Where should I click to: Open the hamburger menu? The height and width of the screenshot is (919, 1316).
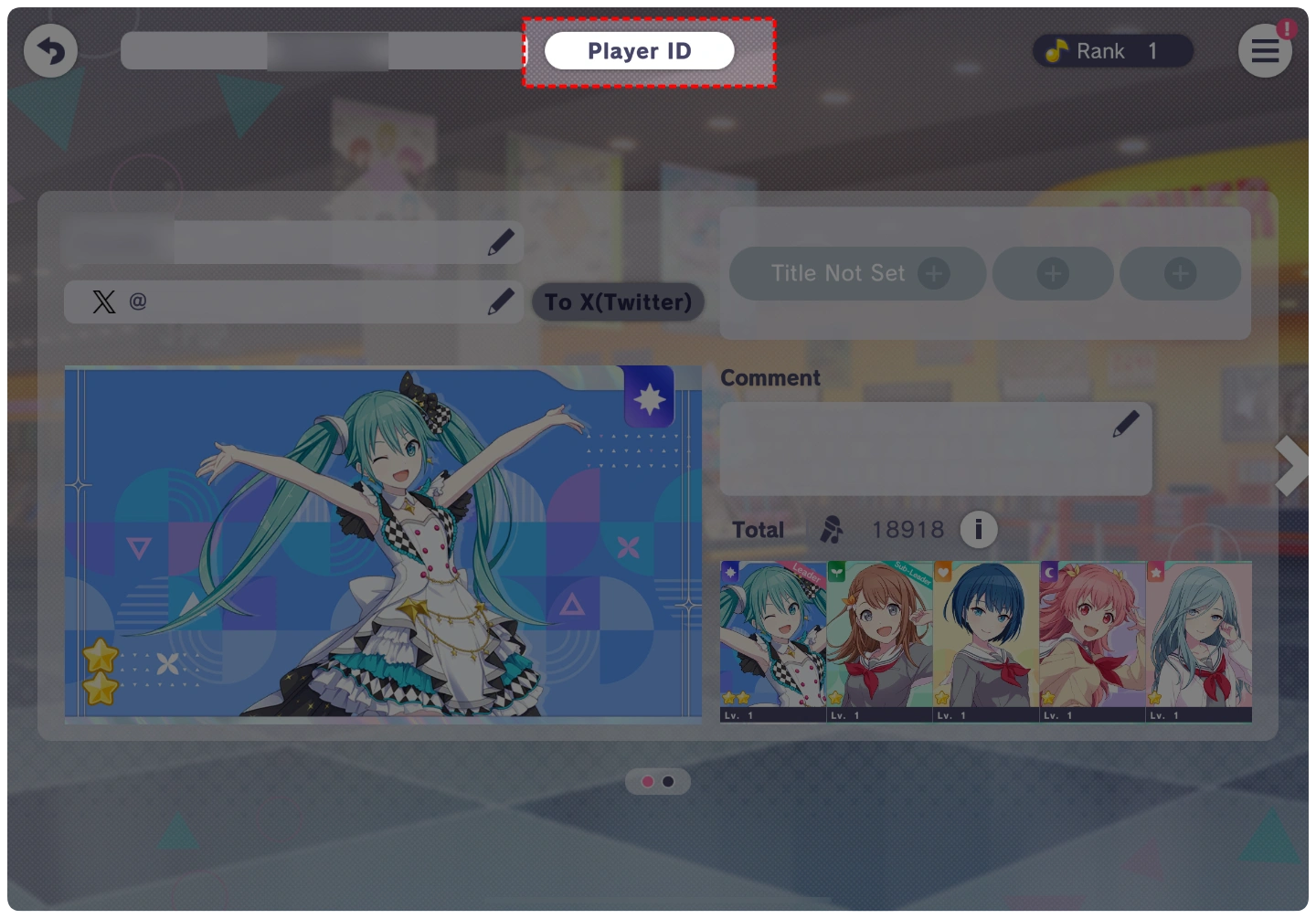coord(1265,51)
